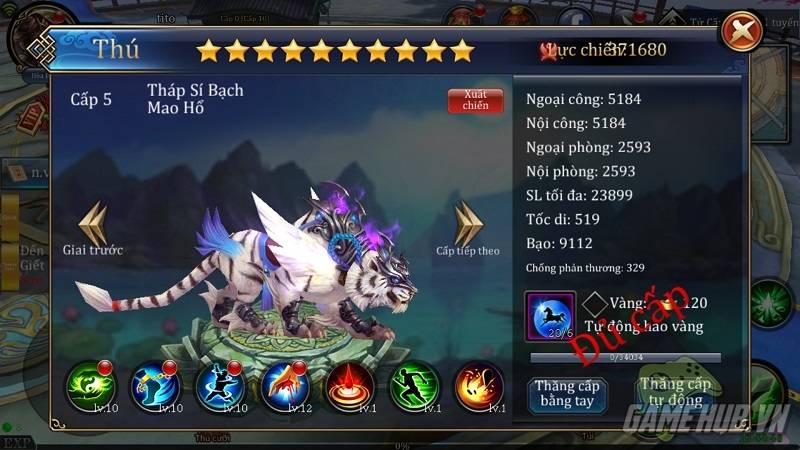This screenshot has height=450, width=800.
Task: Close the Thú mount window
Action: tap(742, 31)
